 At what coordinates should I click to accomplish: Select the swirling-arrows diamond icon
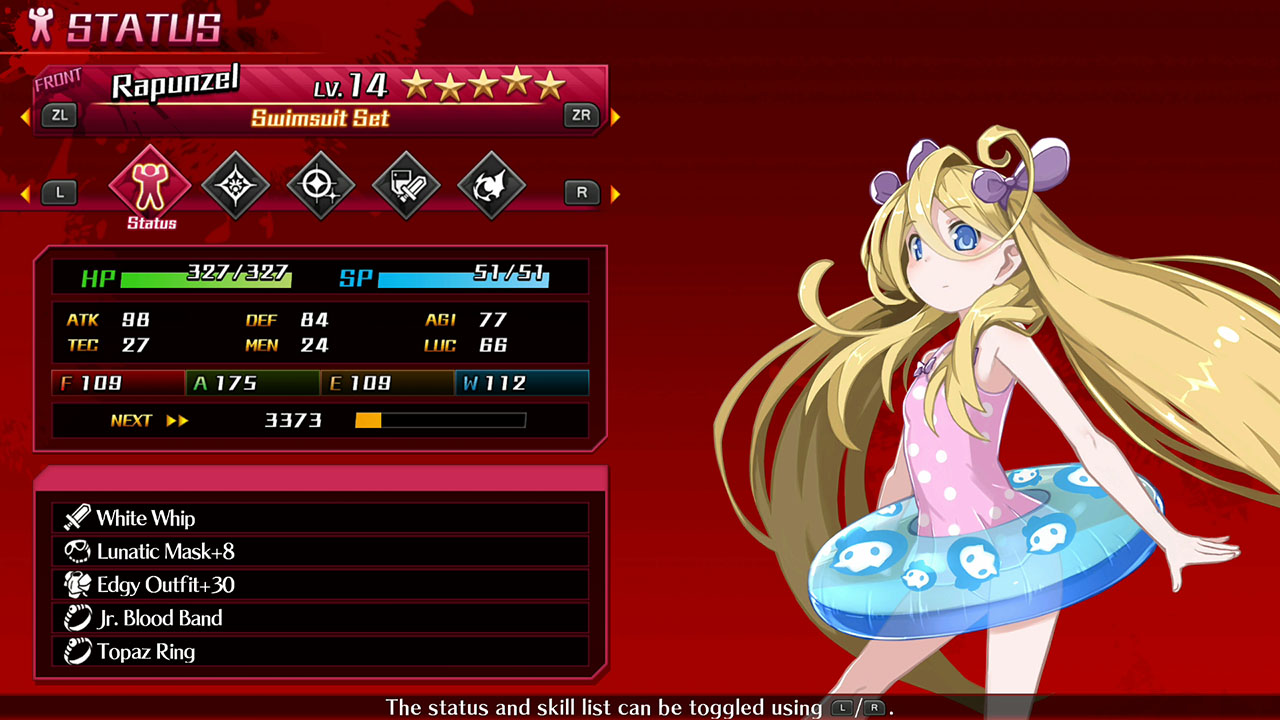click(x=492, y=184)
